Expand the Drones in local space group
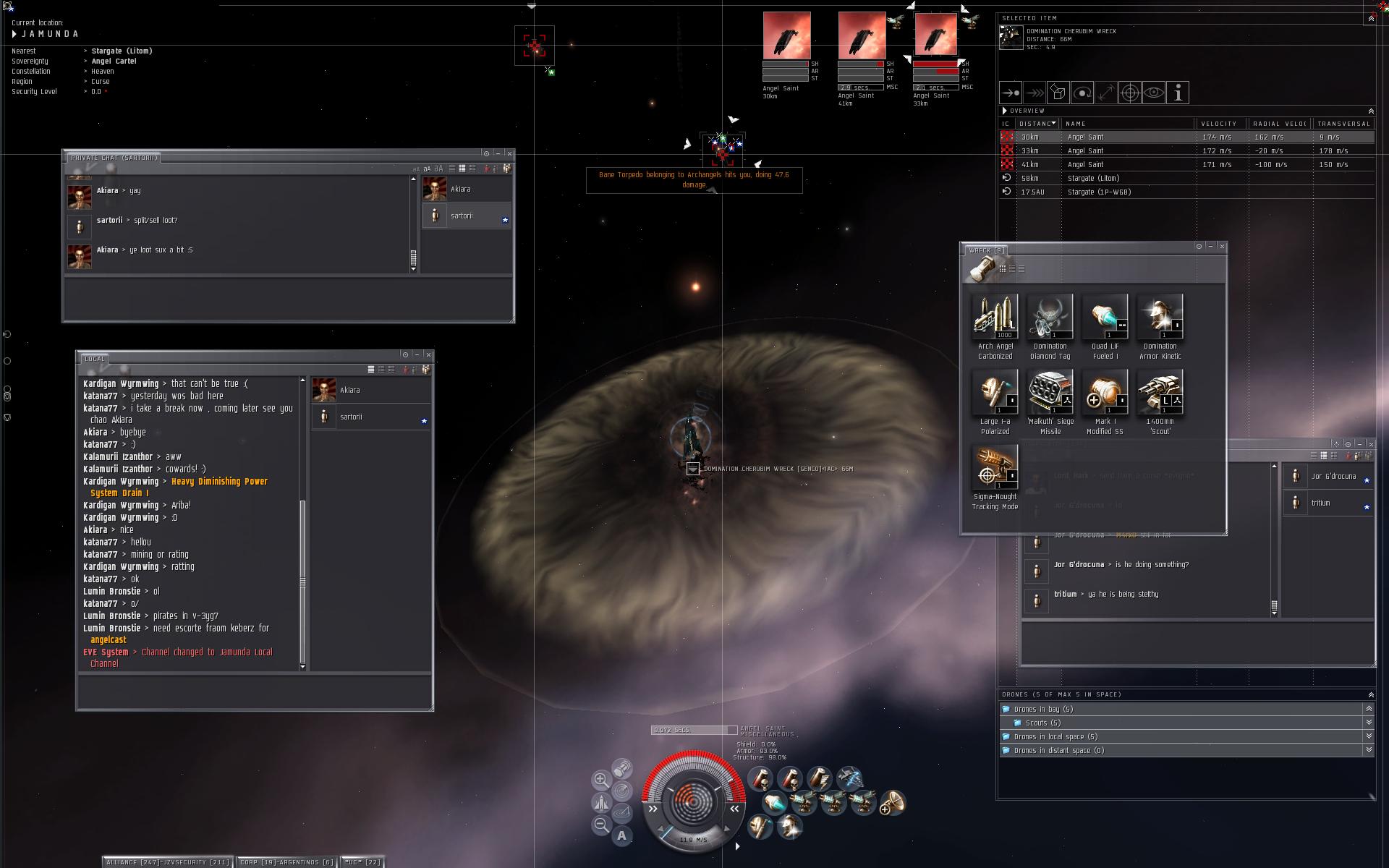 coord(1055,736)
